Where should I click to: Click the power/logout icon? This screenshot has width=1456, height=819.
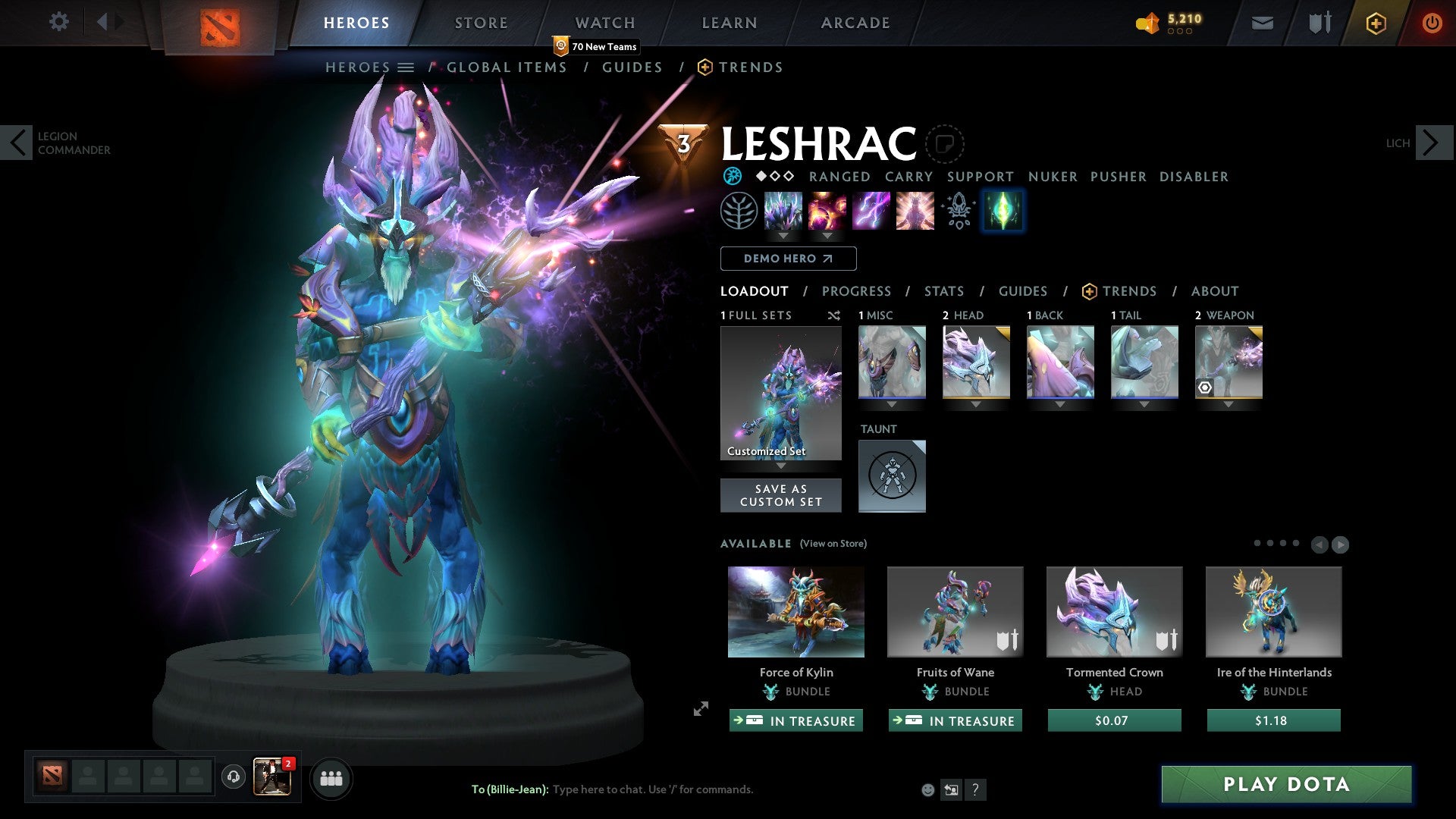point(1432,23)
